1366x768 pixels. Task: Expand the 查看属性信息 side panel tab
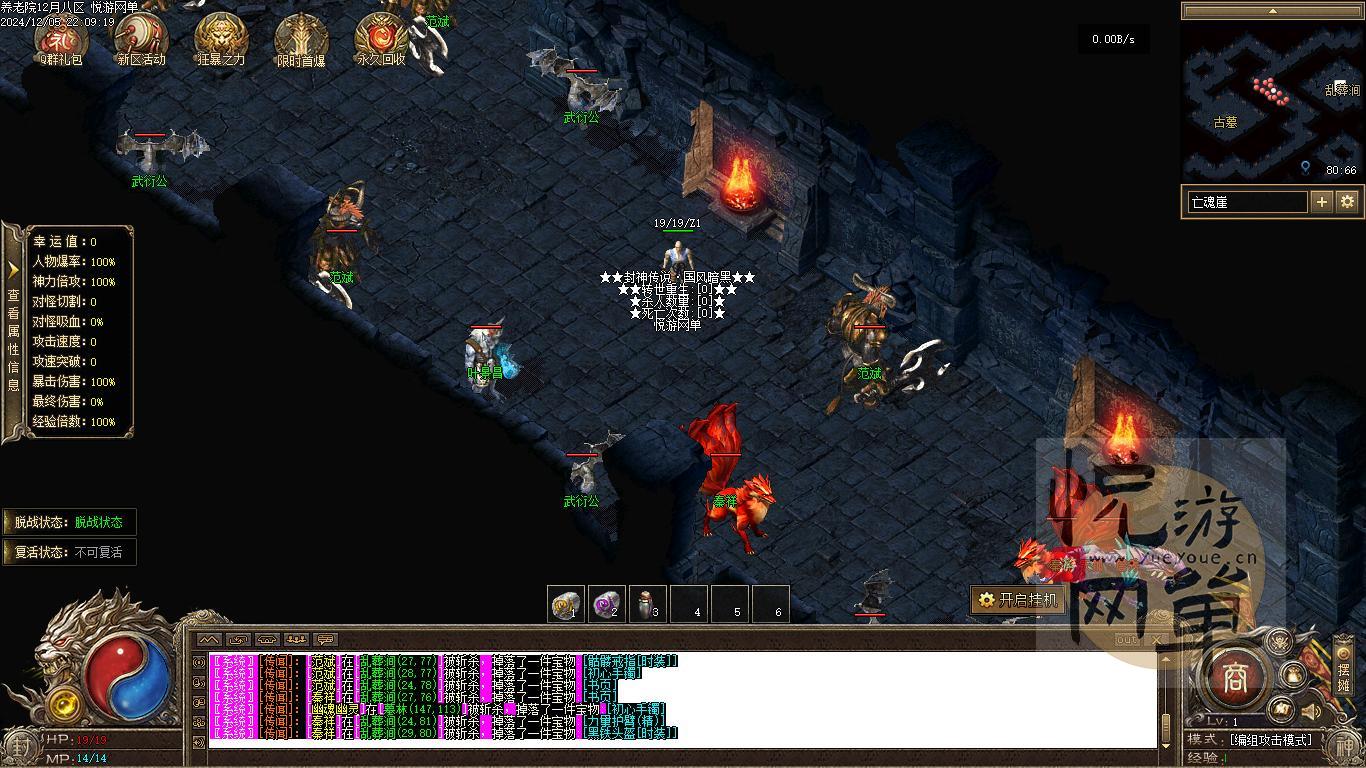[x=13, y=330]
